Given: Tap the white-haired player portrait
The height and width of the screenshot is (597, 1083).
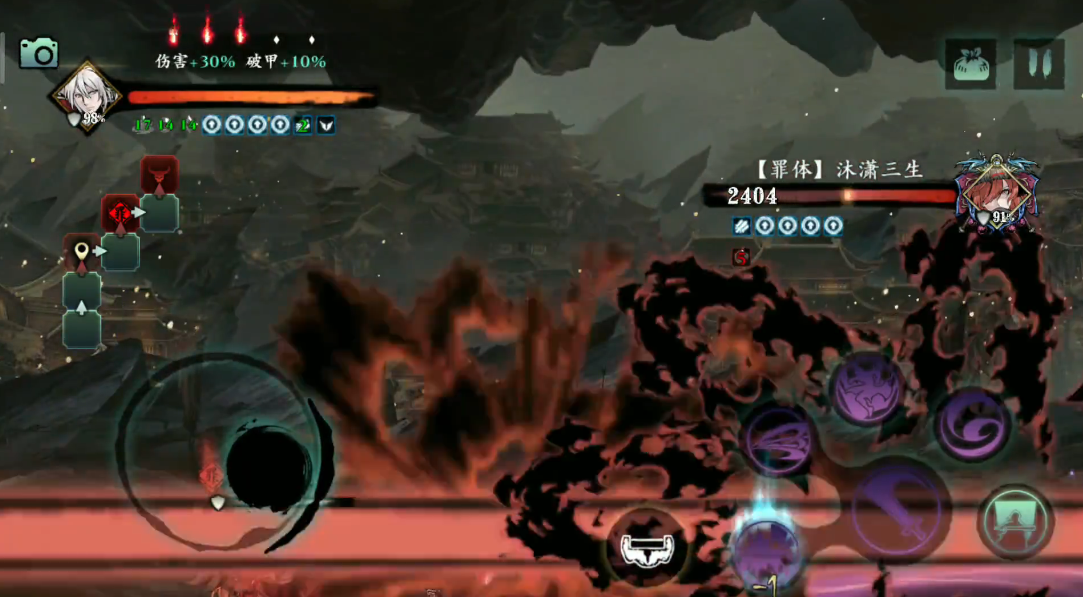Looking at the screenshot, I should (x=86, y=96).
